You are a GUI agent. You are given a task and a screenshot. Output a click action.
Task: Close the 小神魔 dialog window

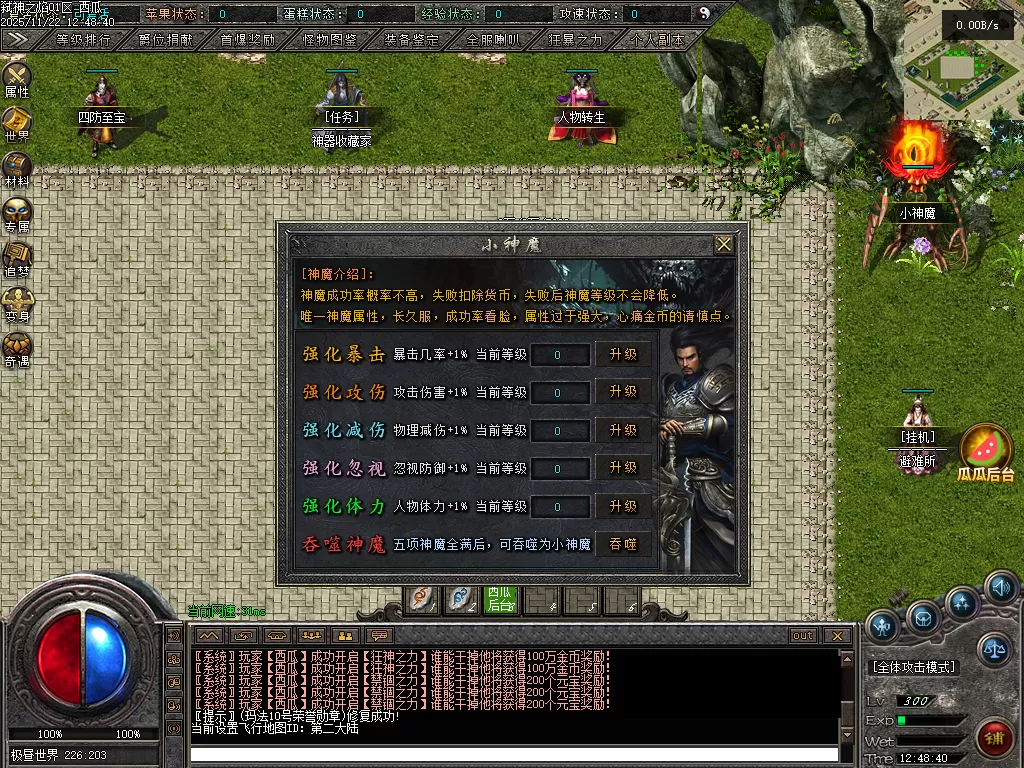(x=724, y=244)
